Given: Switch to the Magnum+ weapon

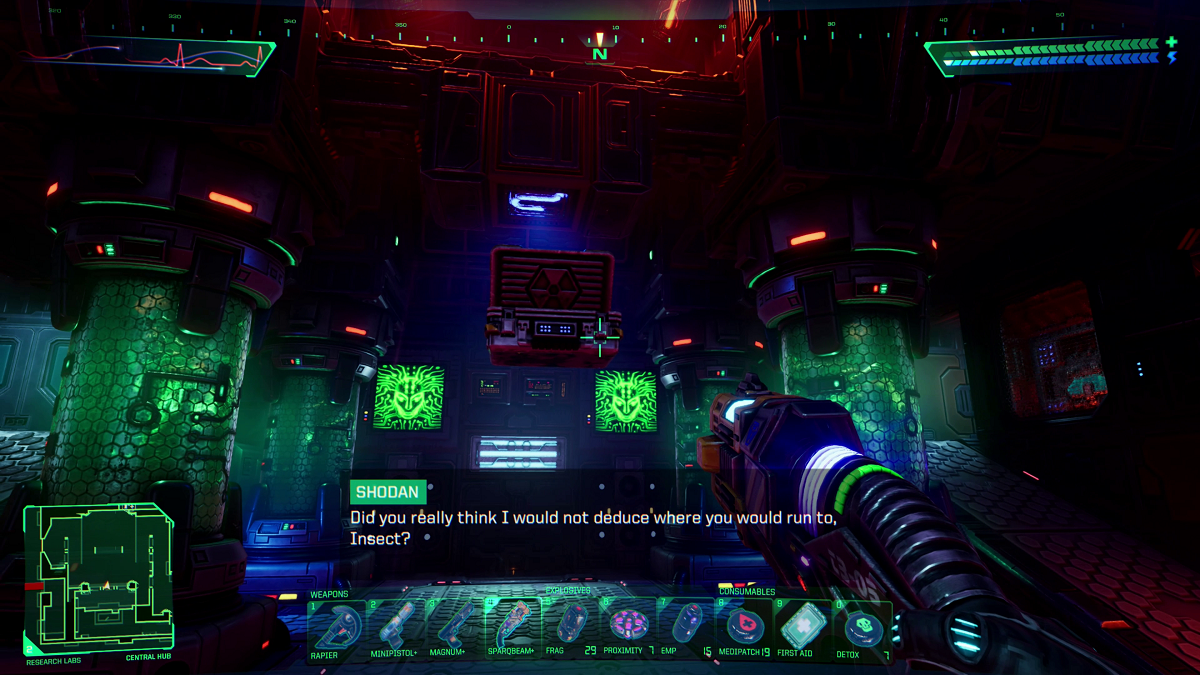Looking at the screenshot, I should pyautogui.click(x=454, y=627).
